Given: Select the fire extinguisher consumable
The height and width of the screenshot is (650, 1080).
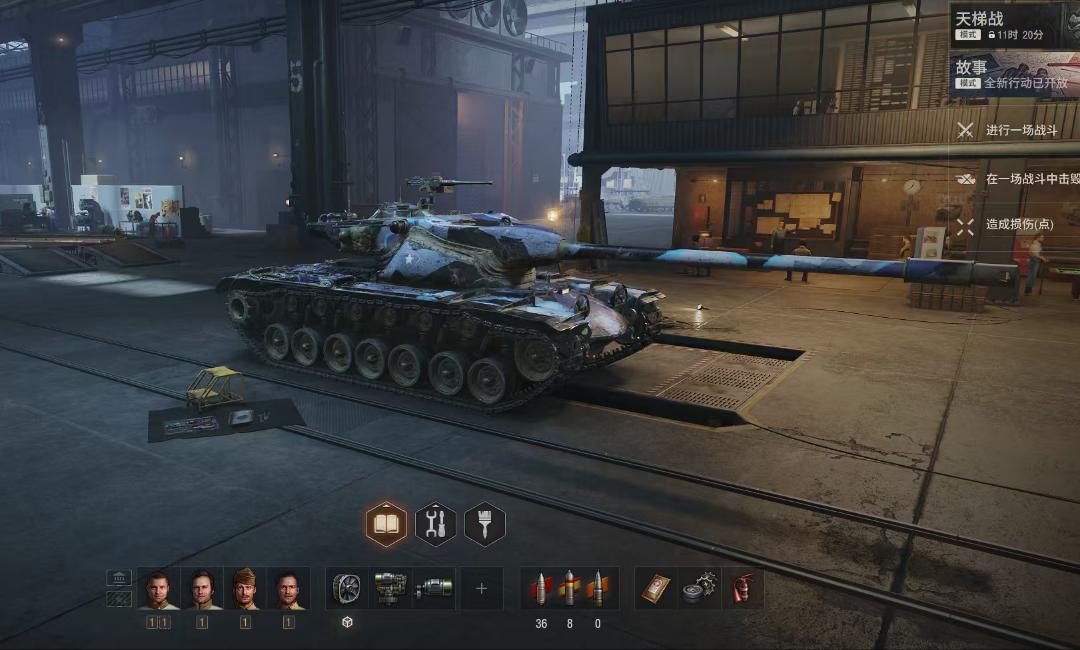Looking at the screenshot, I should click(x=741, y=589).
